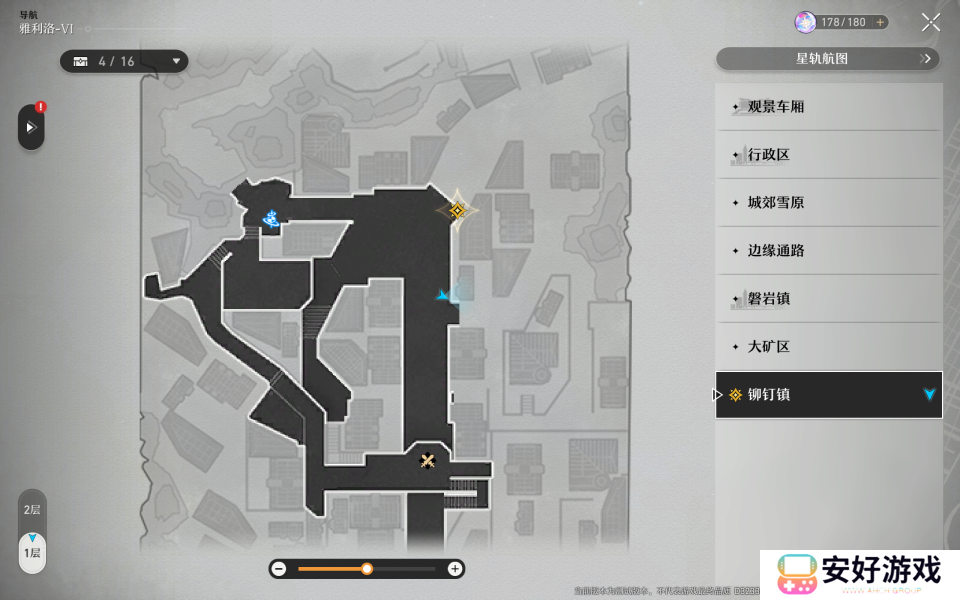Viewport: 960px width, 600px height.
Task: Close the navigation map screen
Action: 930,22
